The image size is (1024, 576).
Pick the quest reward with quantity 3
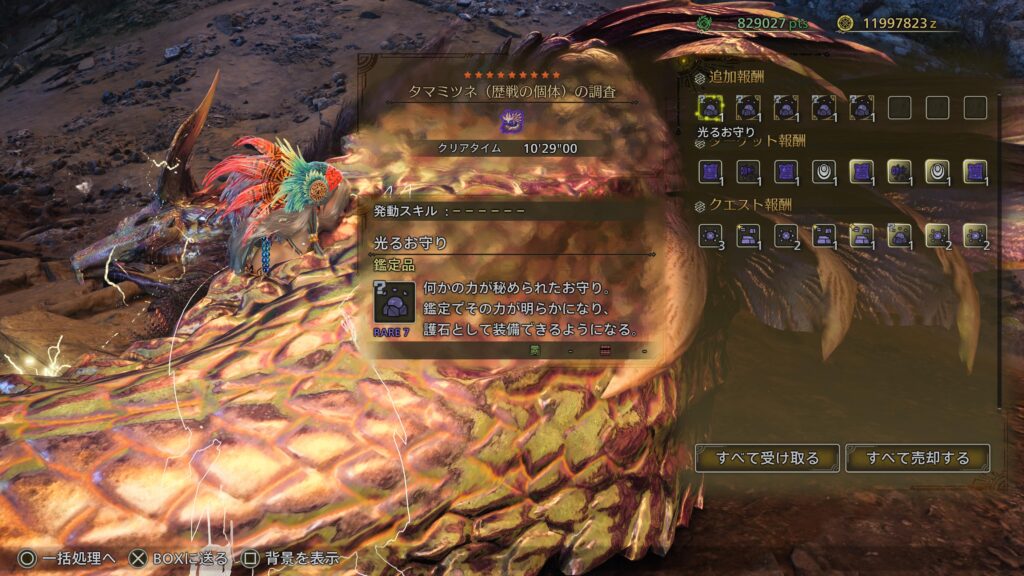click(x=710, y=235)
